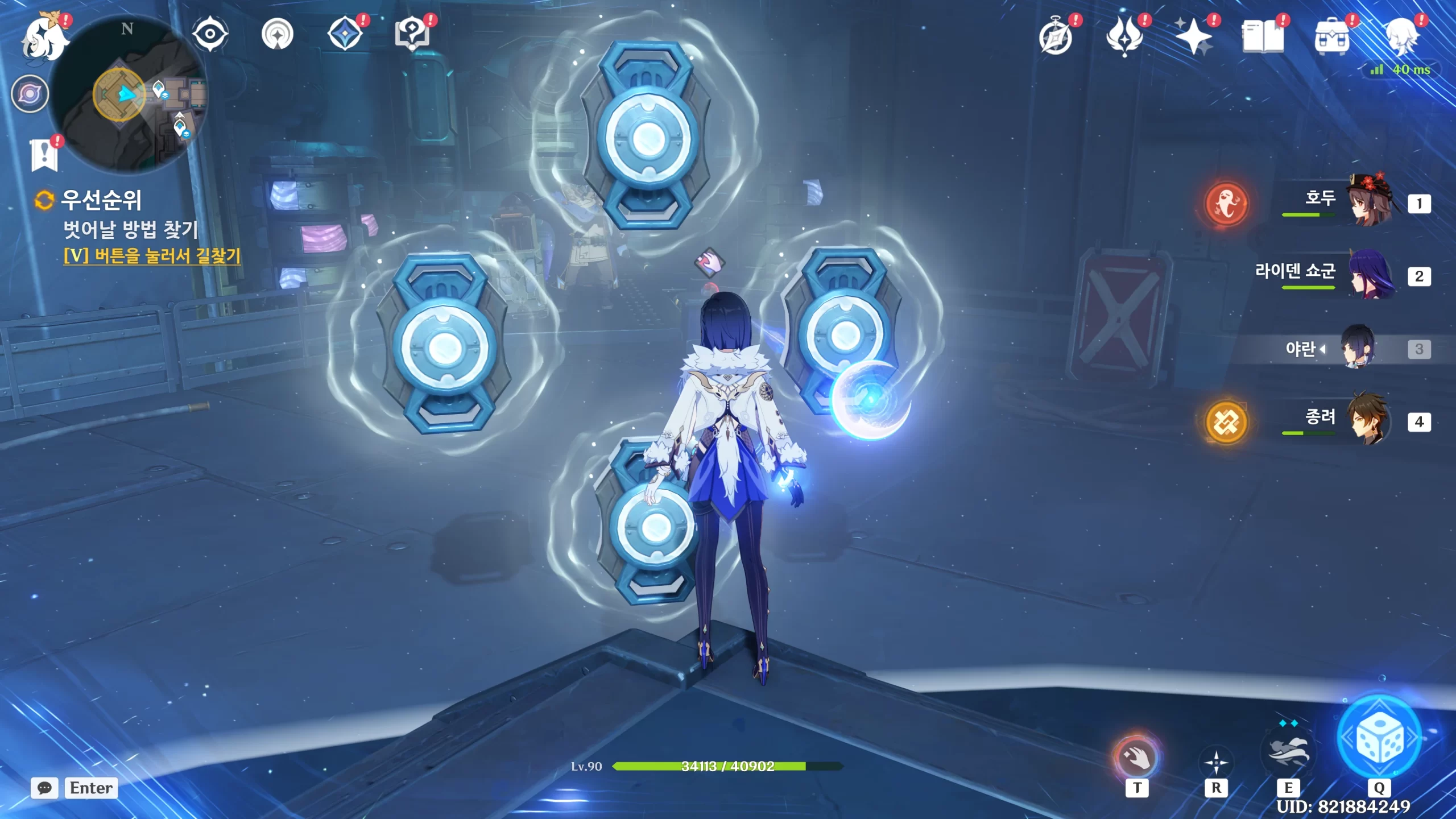
Task: Activate the dice elemental burst
Action: coord(1379,738)
